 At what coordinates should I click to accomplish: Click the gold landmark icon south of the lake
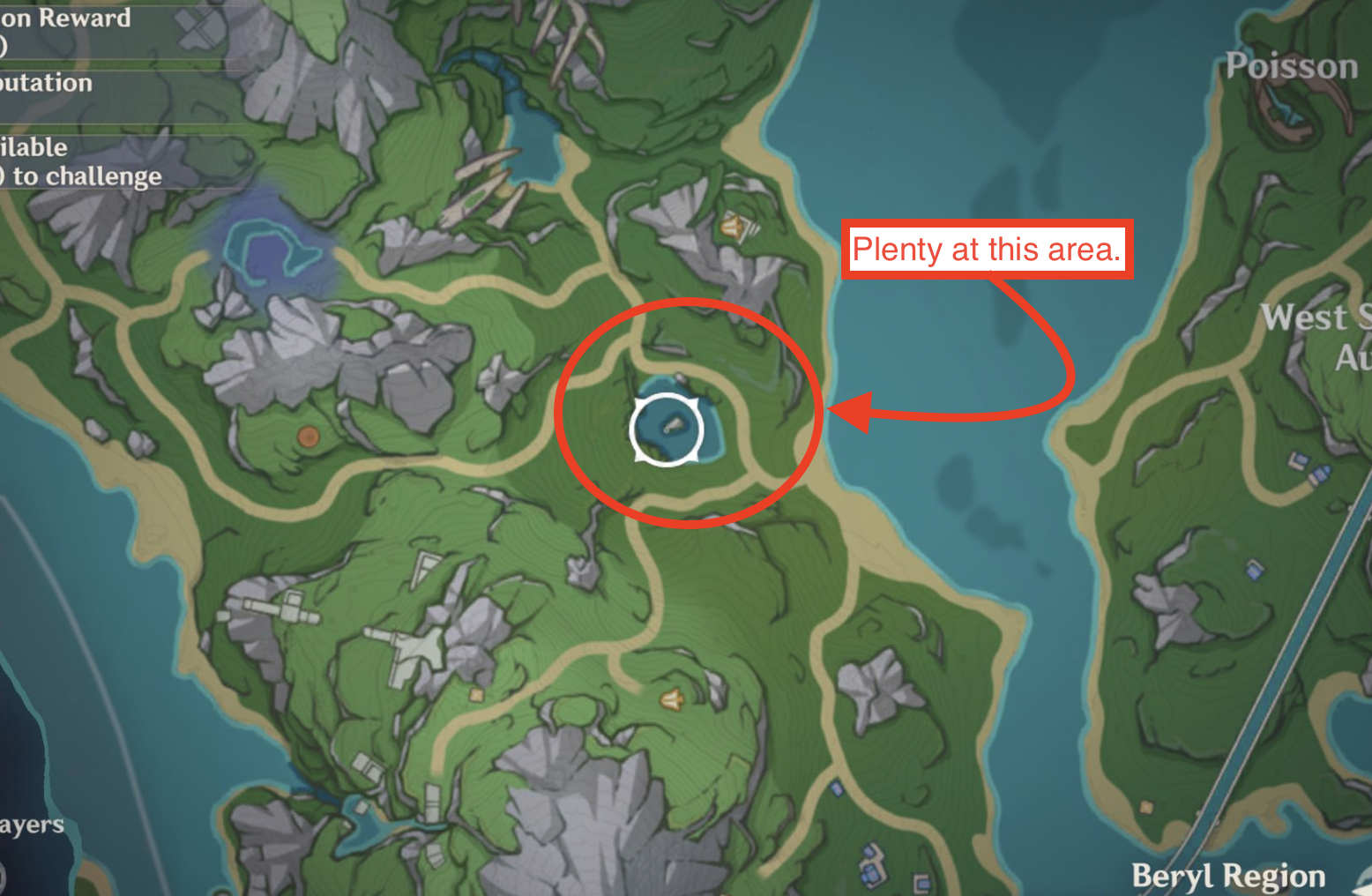tap(670, 701)
